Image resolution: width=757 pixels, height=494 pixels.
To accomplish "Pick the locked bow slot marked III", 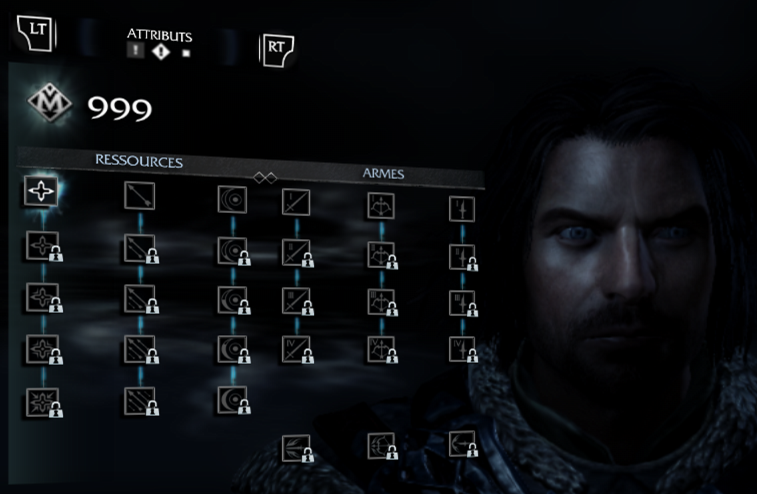I will (380, 301).
